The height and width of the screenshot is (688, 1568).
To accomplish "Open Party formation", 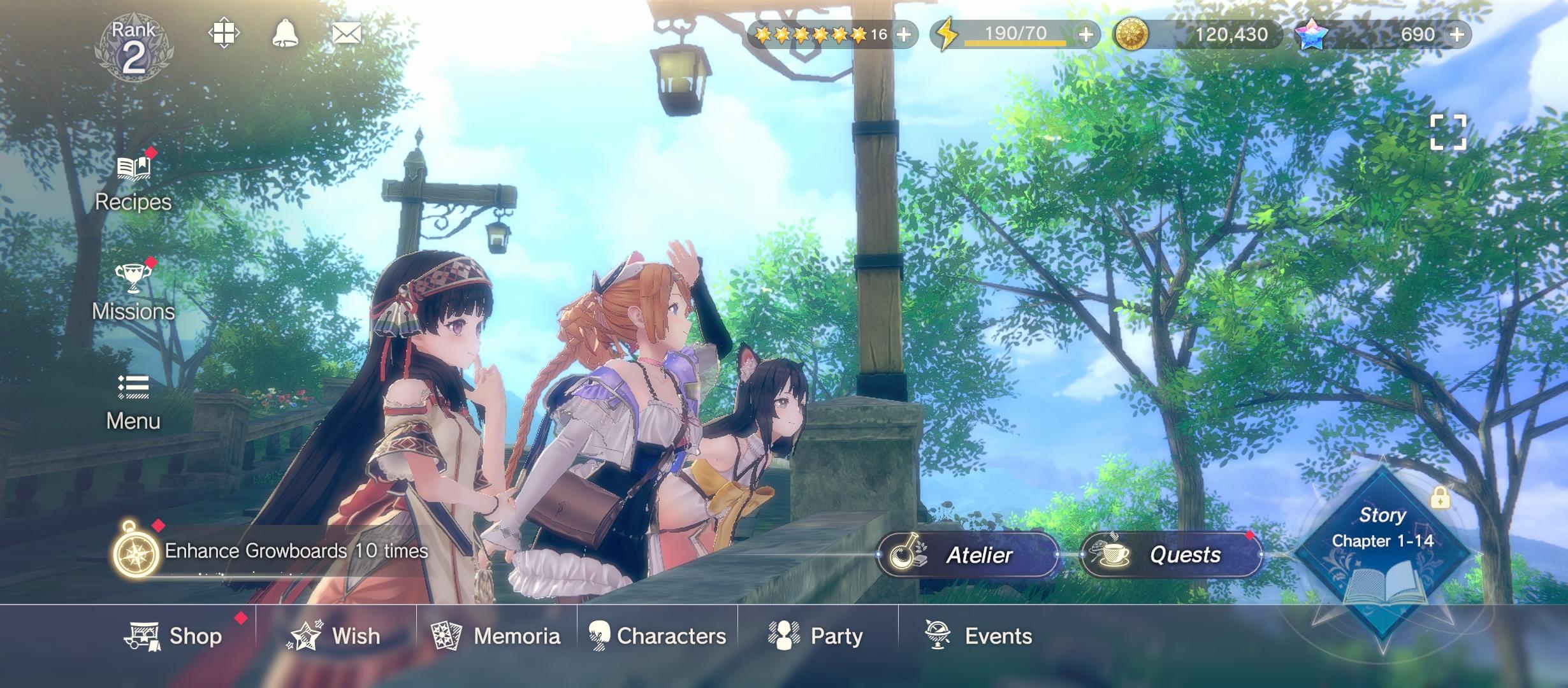I will tap(817, 636).
